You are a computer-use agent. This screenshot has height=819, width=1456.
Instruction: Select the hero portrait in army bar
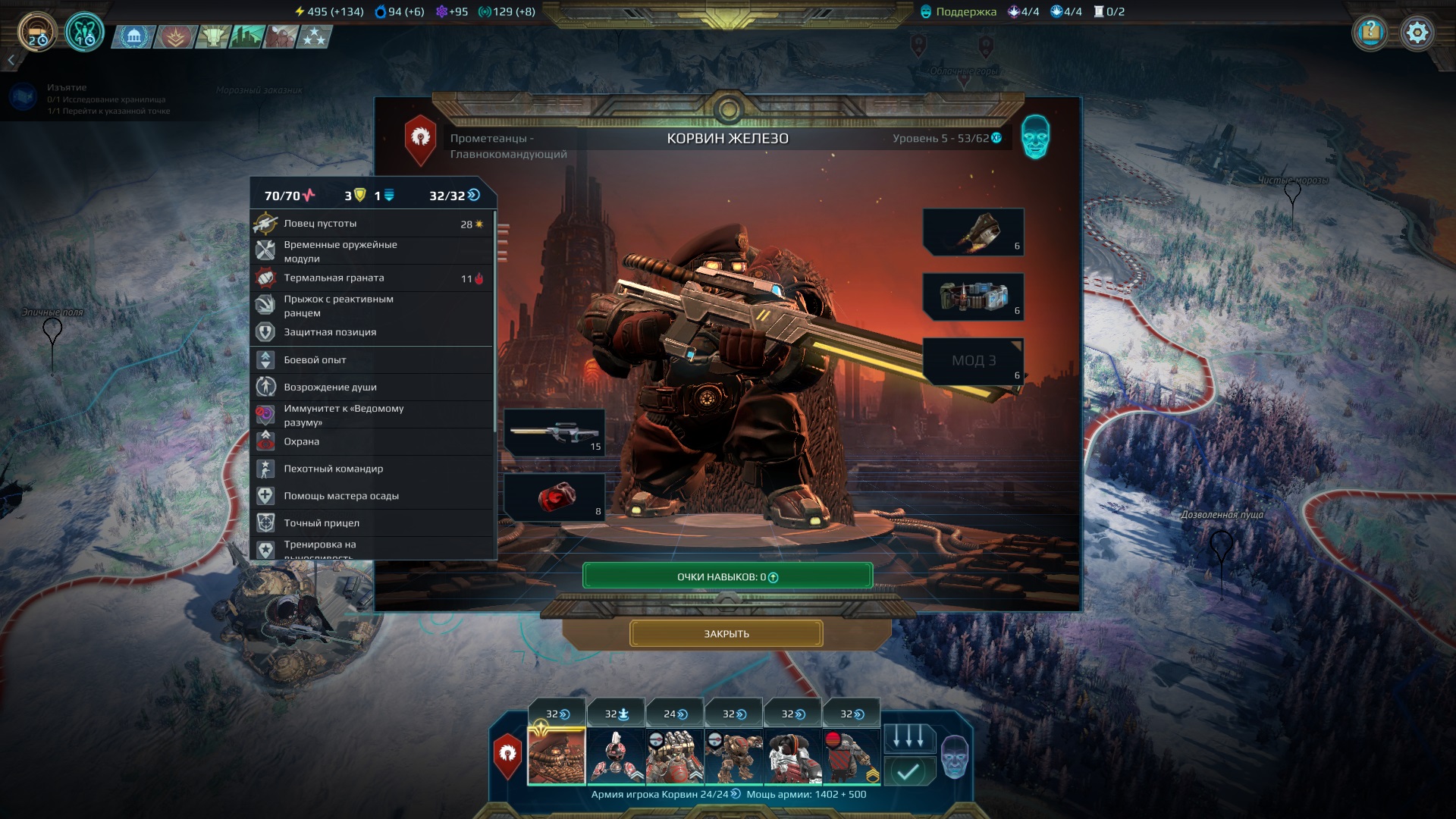click(557, 755)
